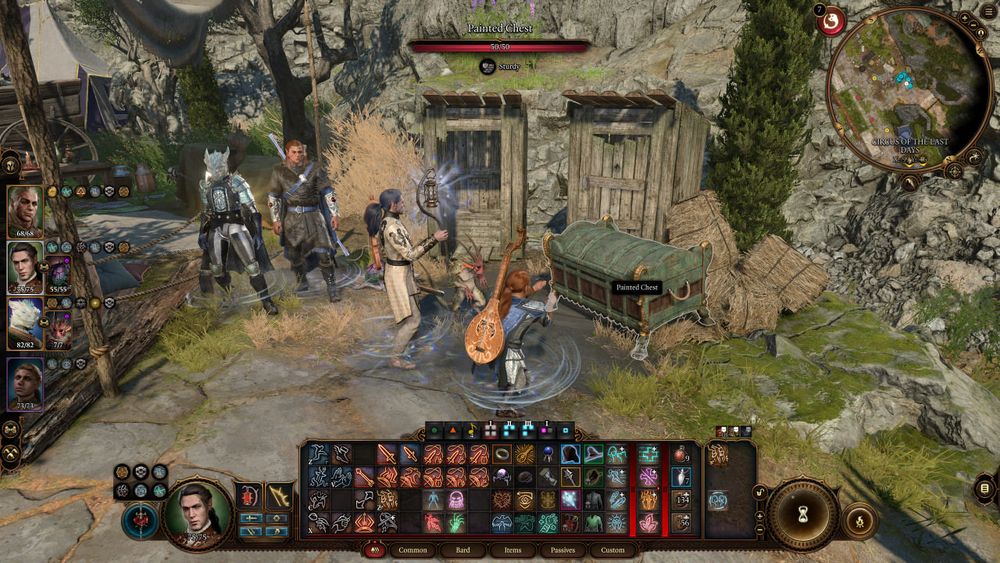Switch to the Custom hotbar tab
1000x563 pixels.
pos(613,550)
